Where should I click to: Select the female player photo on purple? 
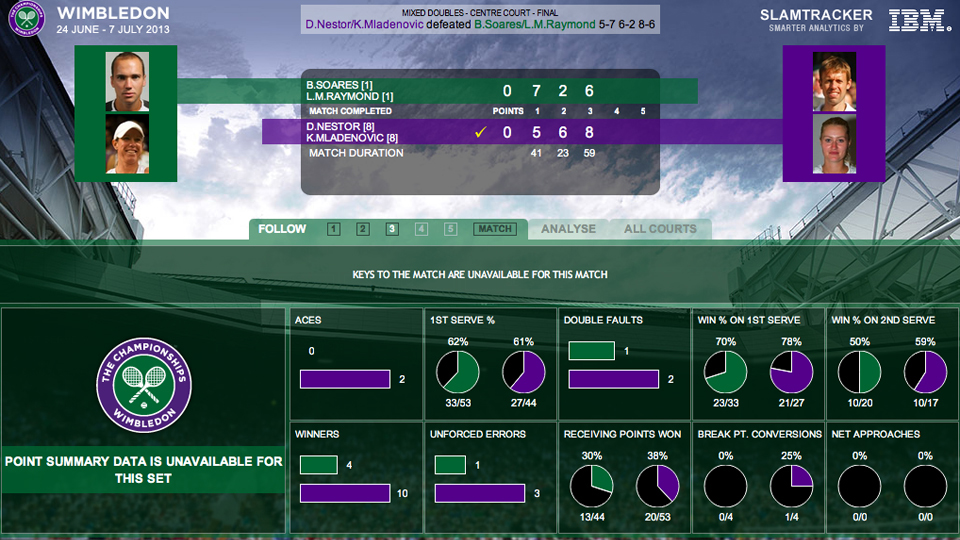[x=834, y=145]
